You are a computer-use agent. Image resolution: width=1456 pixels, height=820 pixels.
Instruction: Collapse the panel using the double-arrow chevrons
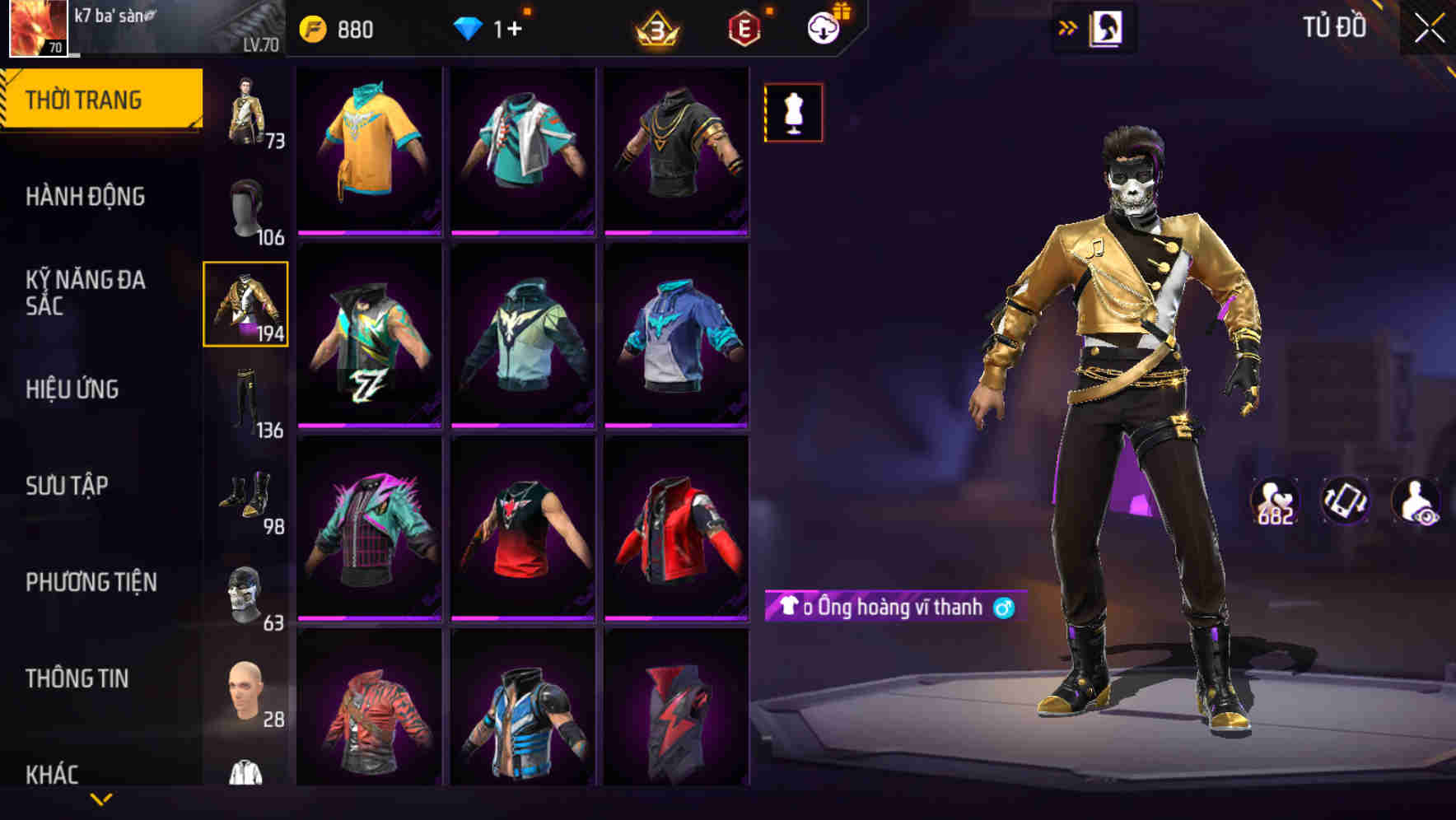tap(1068, 27)
